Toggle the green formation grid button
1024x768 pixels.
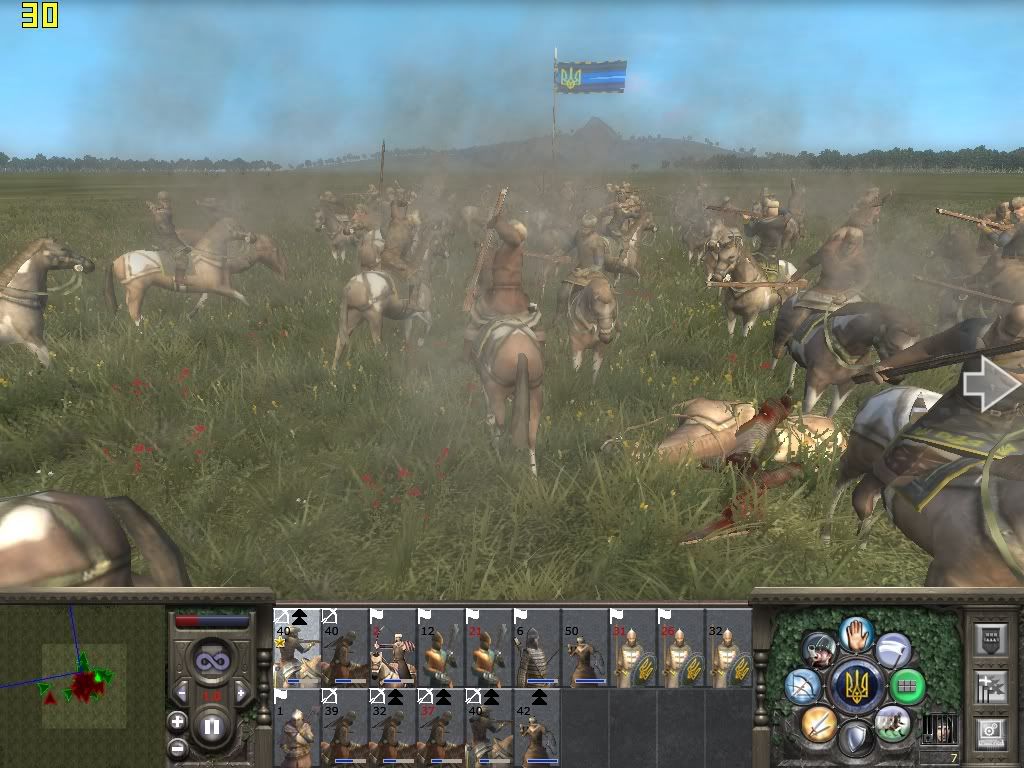908,687
